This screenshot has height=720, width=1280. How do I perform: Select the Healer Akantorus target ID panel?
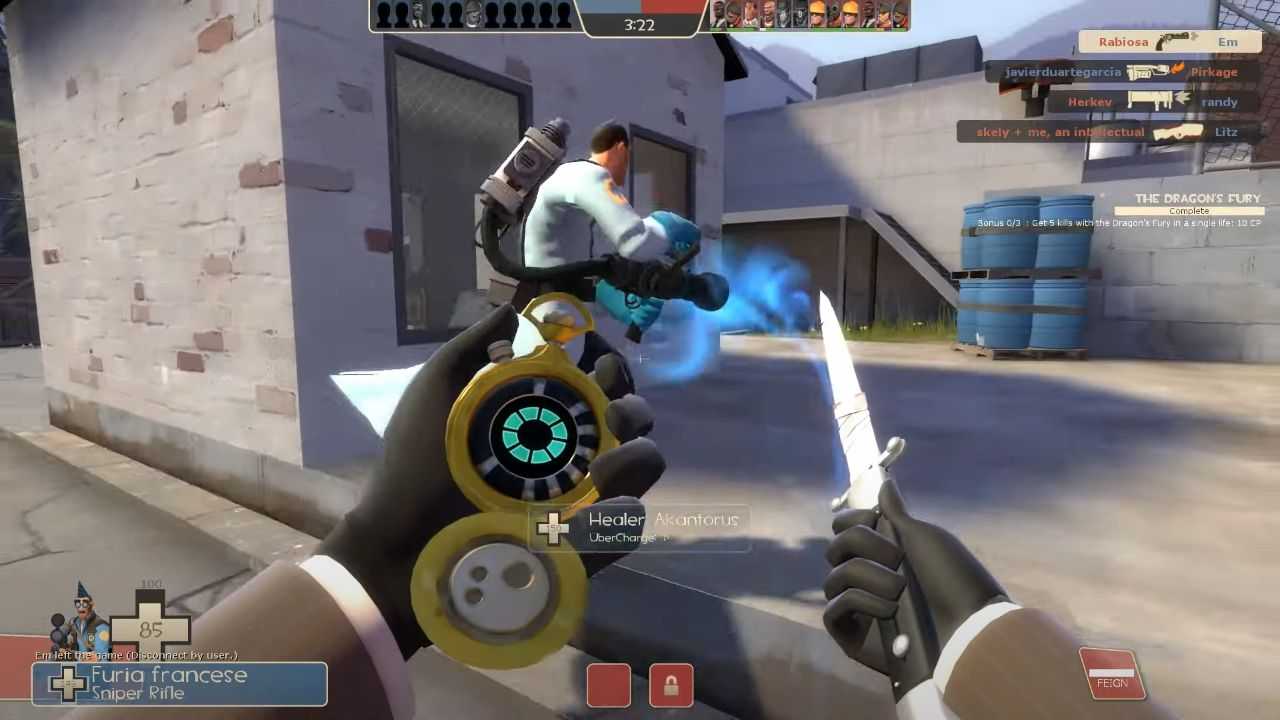click(x=640, y=528)
